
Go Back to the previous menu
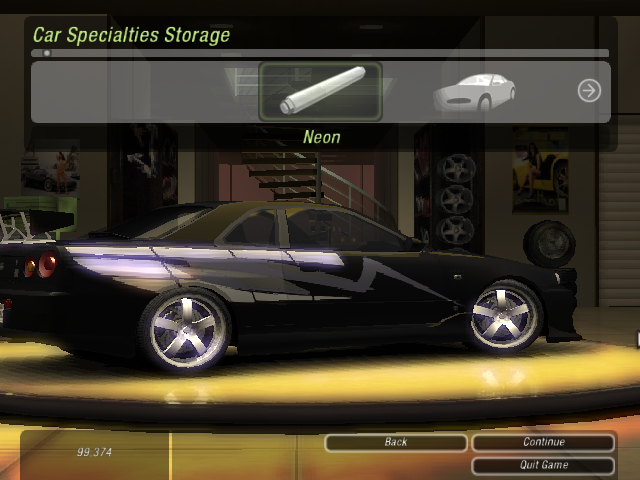coord(396,442)
